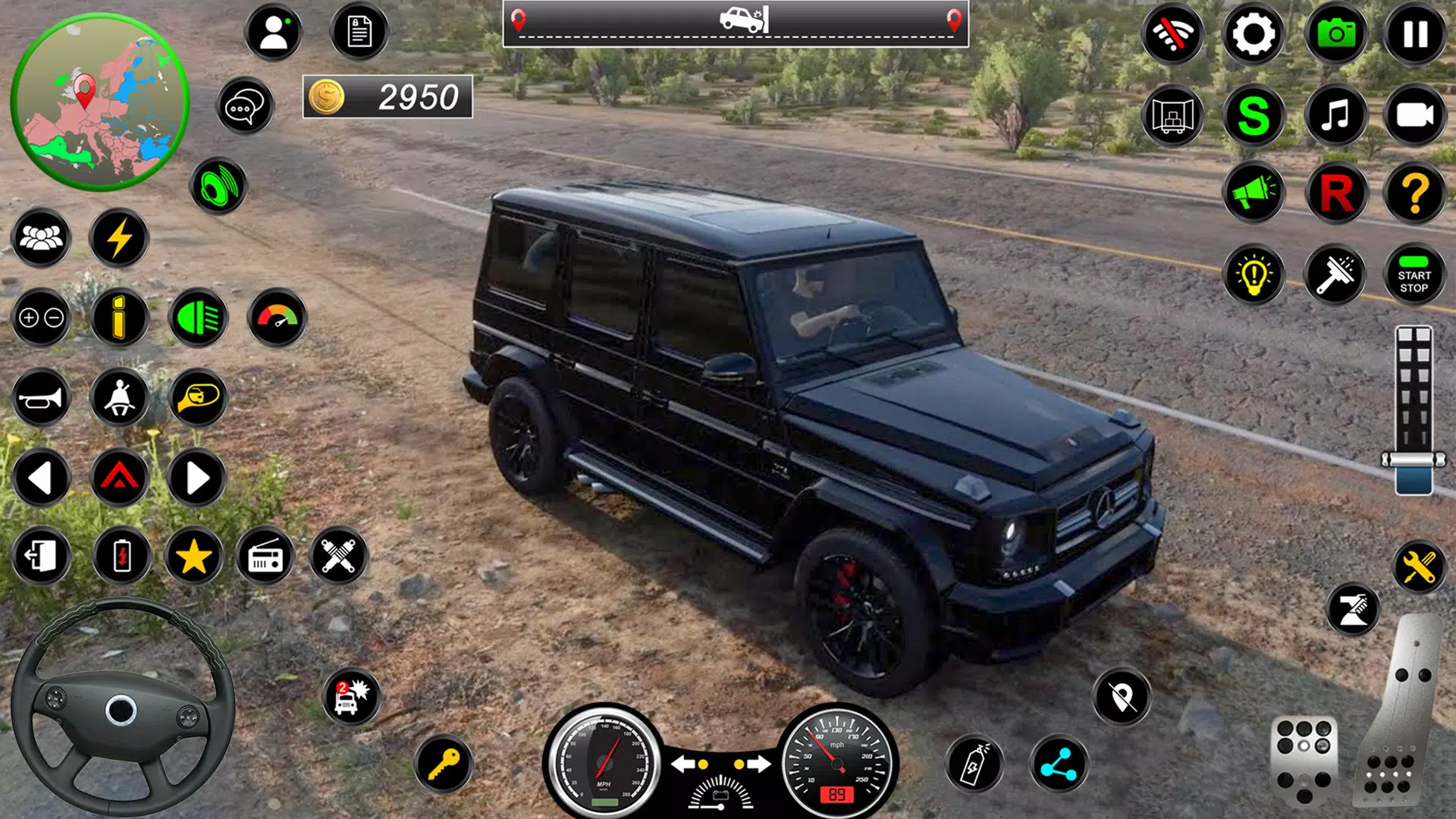The image size is (1456, 819).
Task: Open the yellow question mark help
Action: (1415, 193)
